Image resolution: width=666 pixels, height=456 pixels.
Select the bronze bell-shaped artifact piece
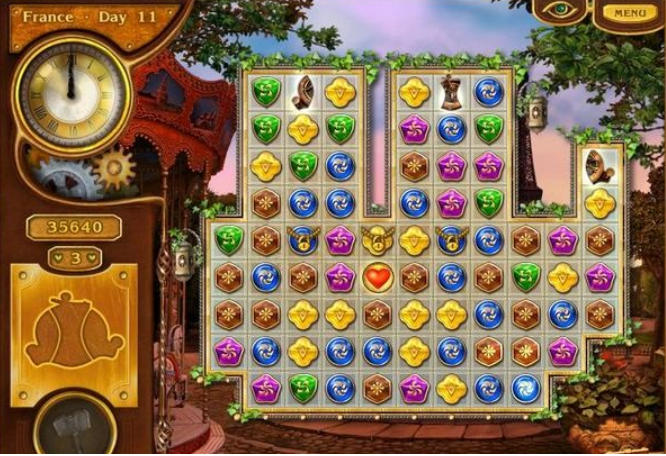451,92
